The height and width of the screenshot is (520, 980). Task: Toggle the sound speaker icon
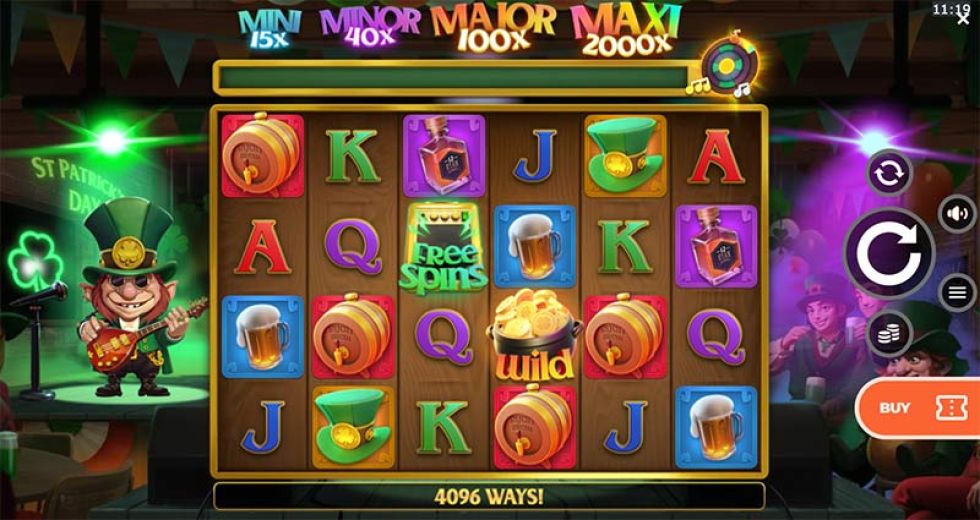(957, 213)
